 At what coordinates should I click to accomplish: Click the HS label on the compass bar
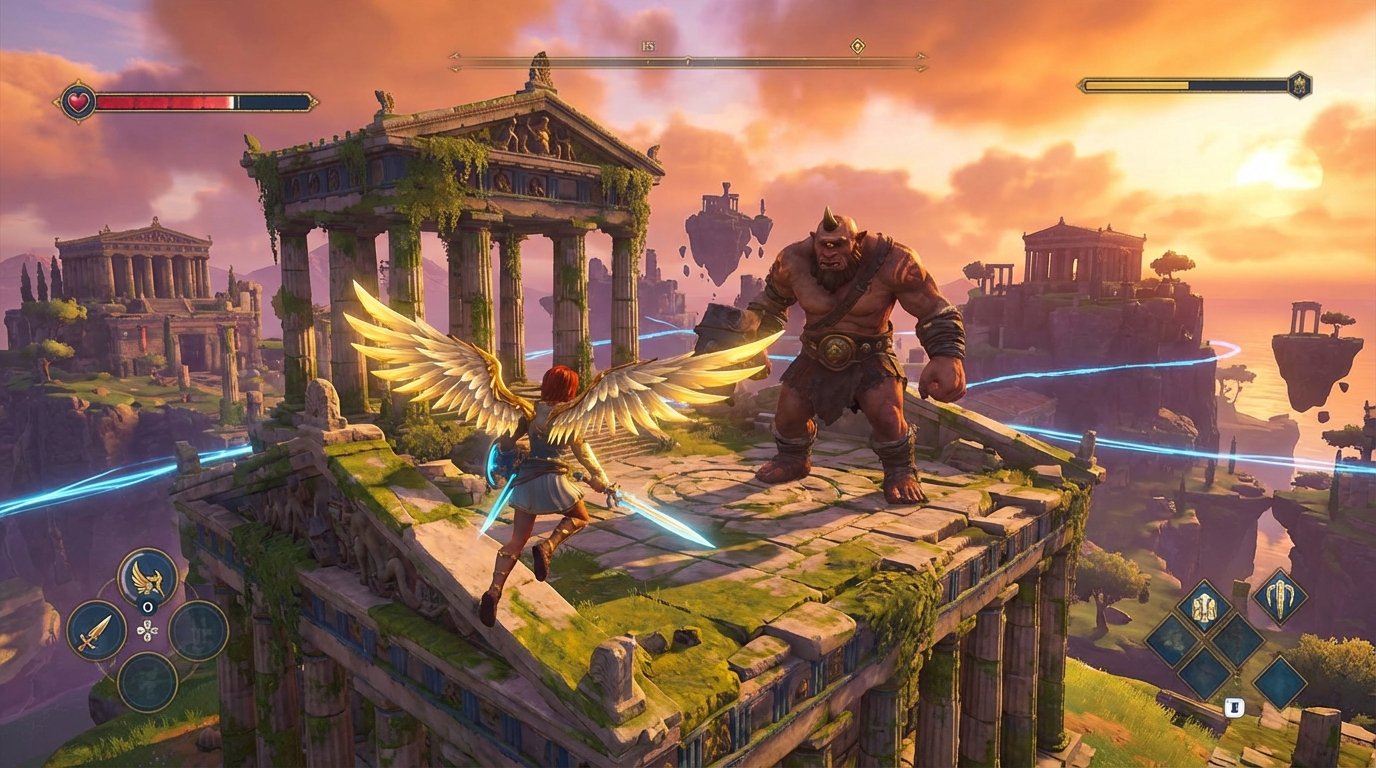[x=647, y=45]
